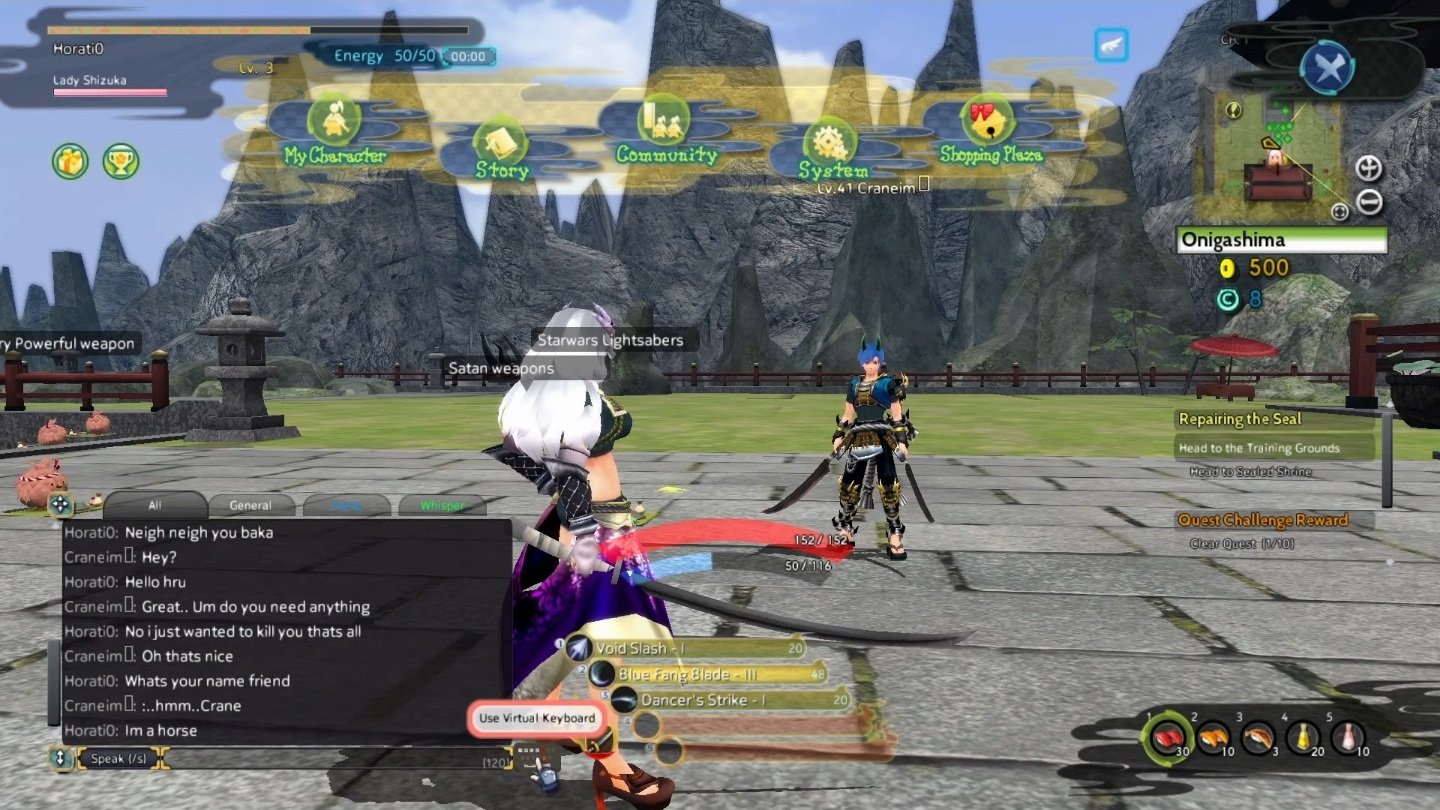Select the All chat tab
Image resolution: width=1440 pixels, height=810 pixels.
pos(154,505)
